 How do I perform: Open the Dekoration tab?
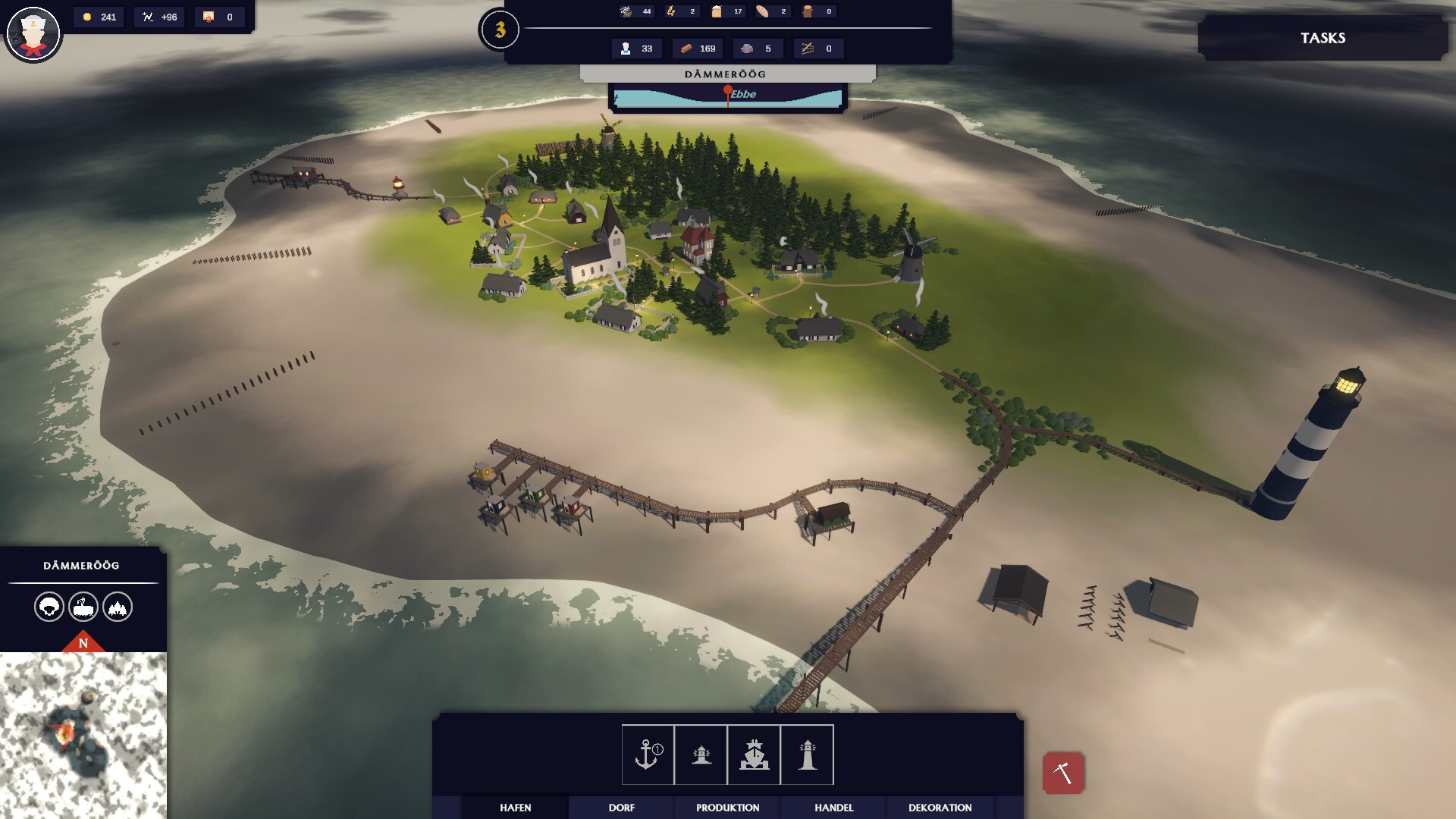940,808
